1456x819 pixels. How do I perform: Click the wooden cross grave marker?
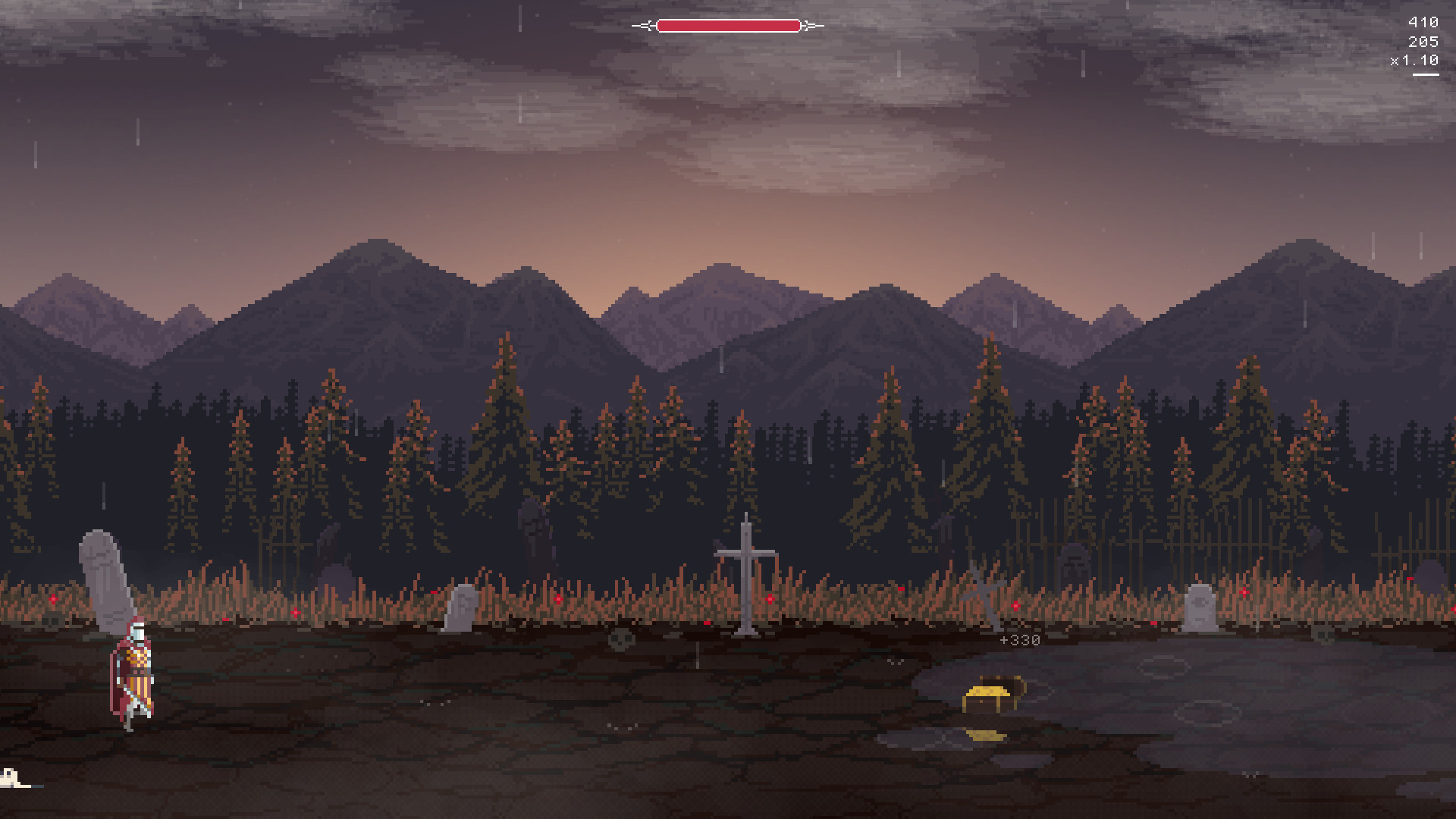[747, 576]
